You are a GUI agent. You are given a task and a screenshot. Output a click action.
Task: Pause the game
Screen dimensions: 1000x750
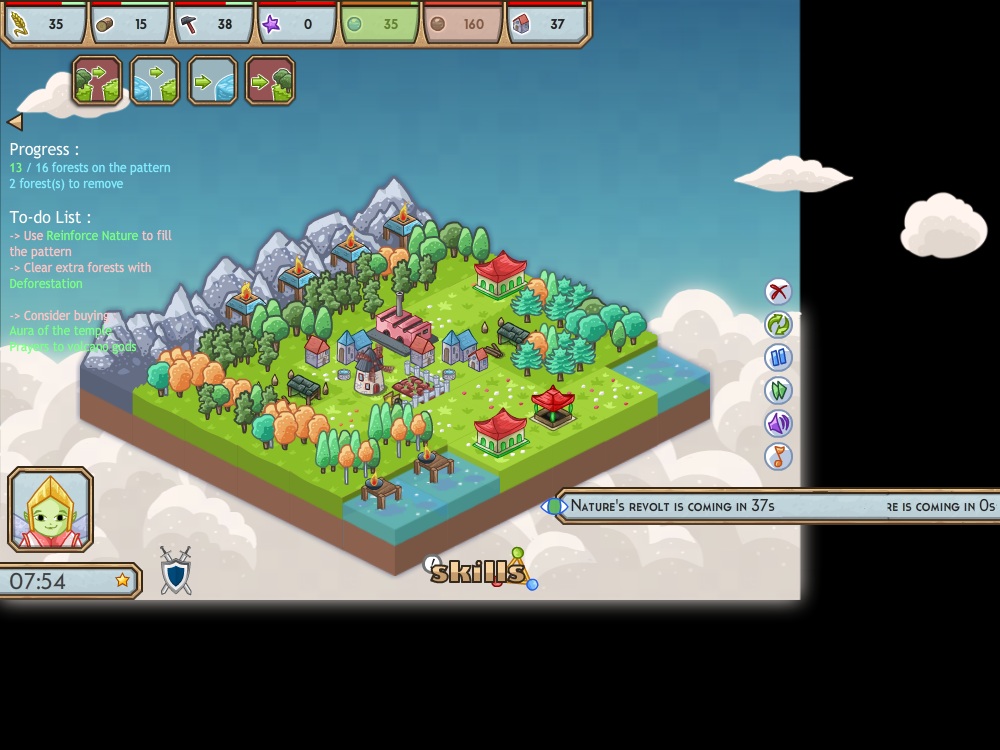778,357
